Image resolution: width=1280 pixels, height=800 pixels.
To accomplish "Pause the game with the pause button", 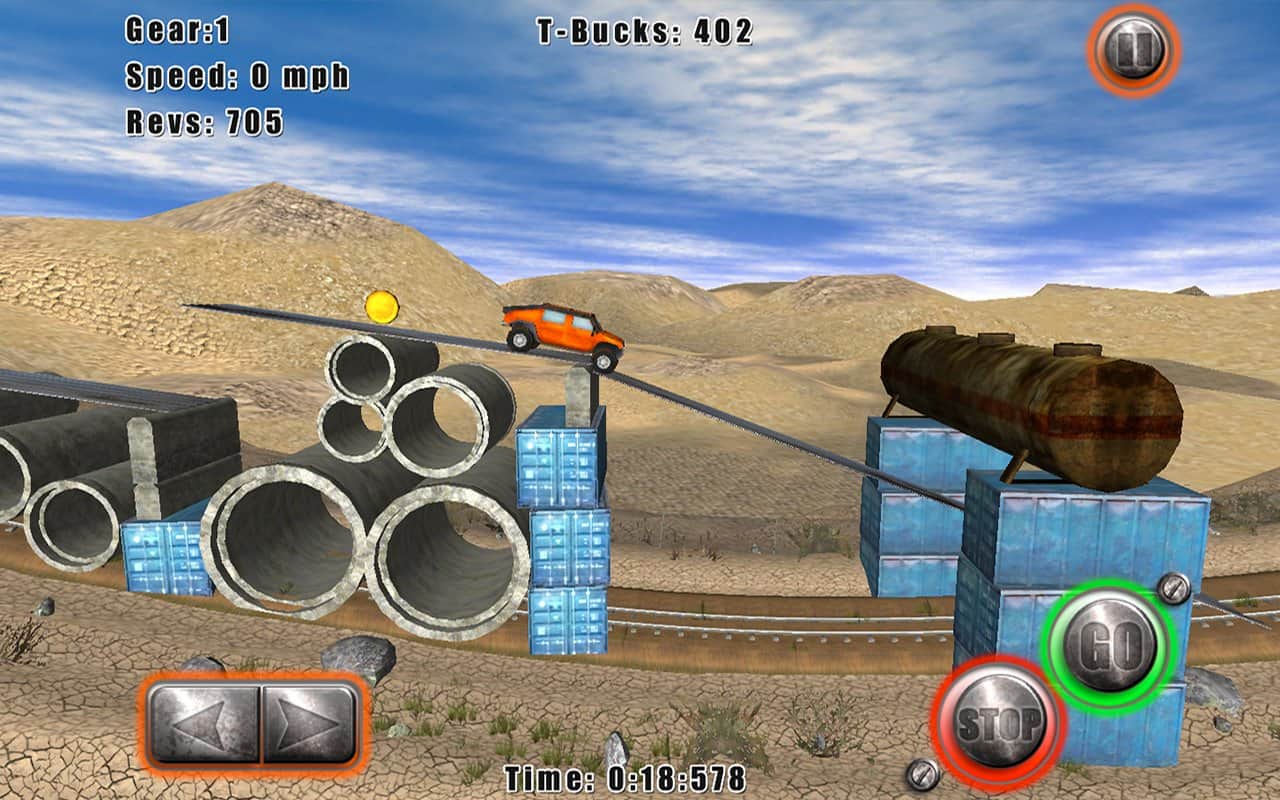I will click(1134, 50).
